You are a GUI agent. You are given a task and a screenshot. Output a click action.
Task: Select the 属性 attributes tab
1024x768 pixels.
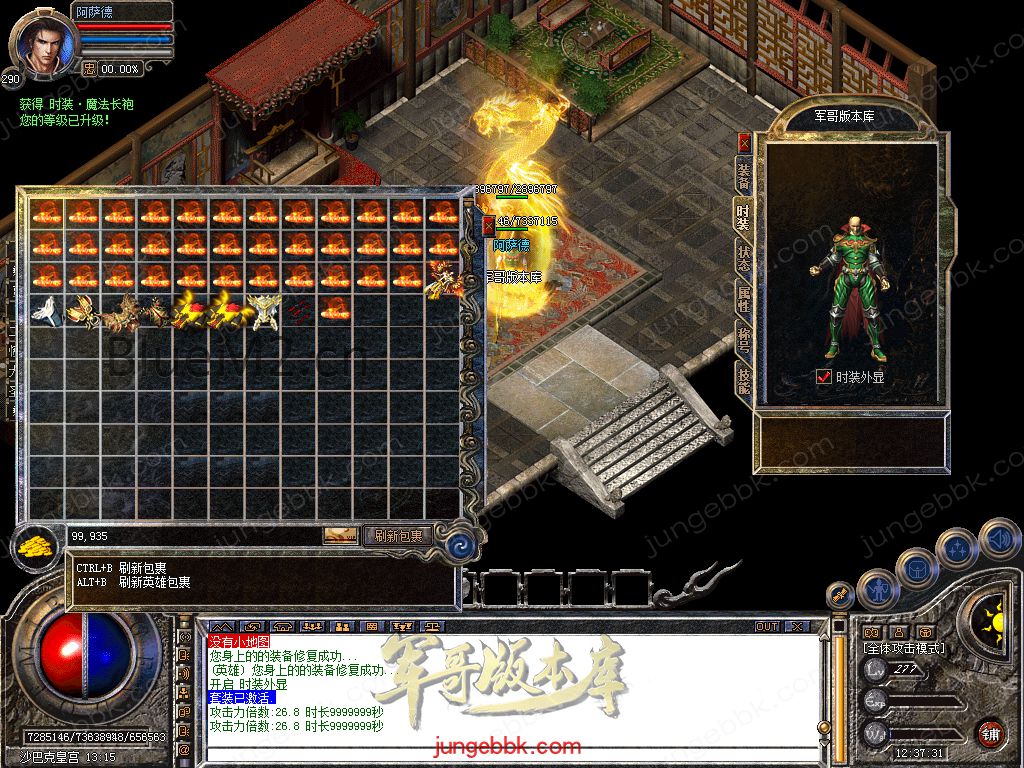[744, 300]
